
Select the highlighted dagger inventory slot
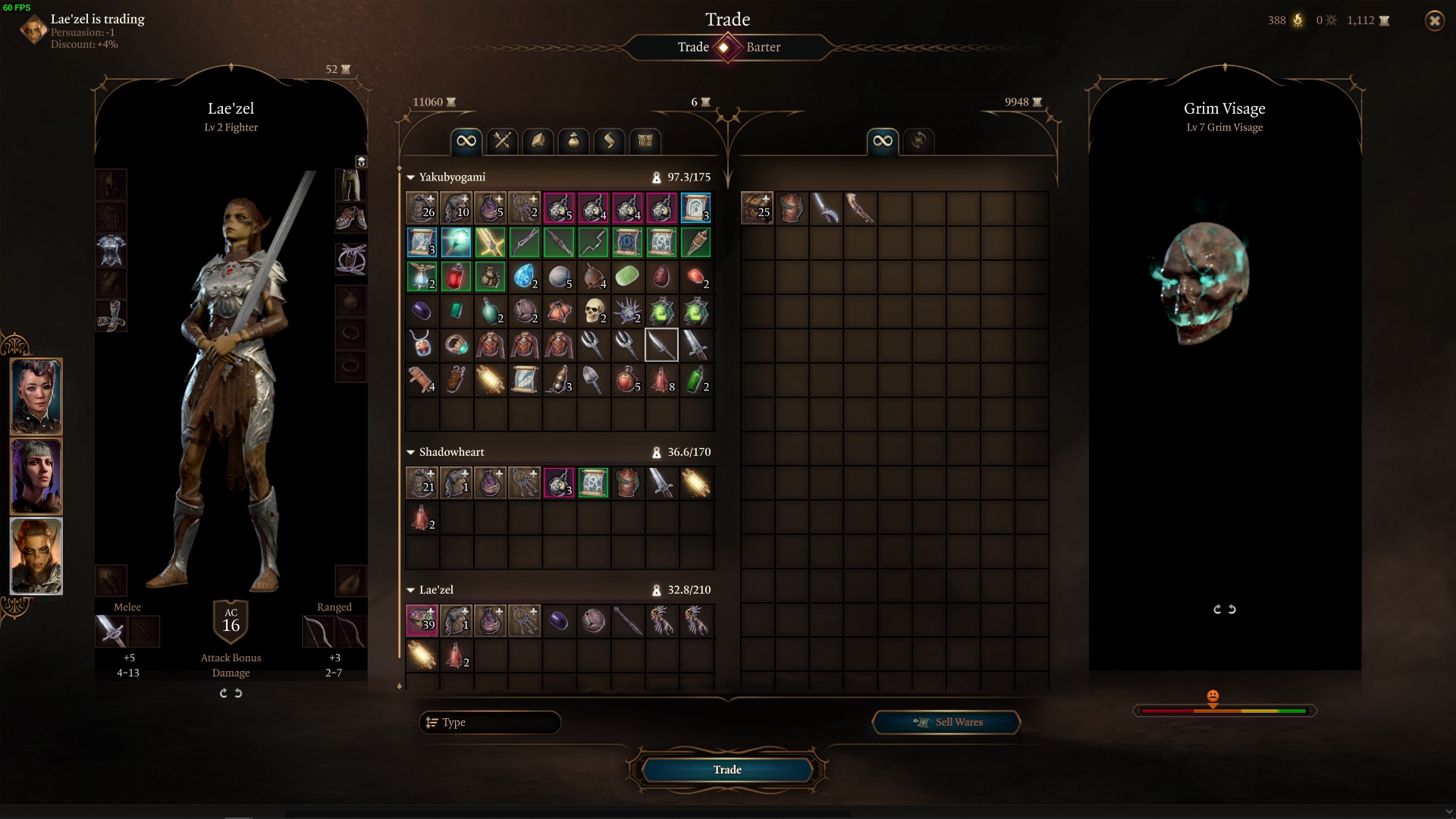click(x=661, y=345)
